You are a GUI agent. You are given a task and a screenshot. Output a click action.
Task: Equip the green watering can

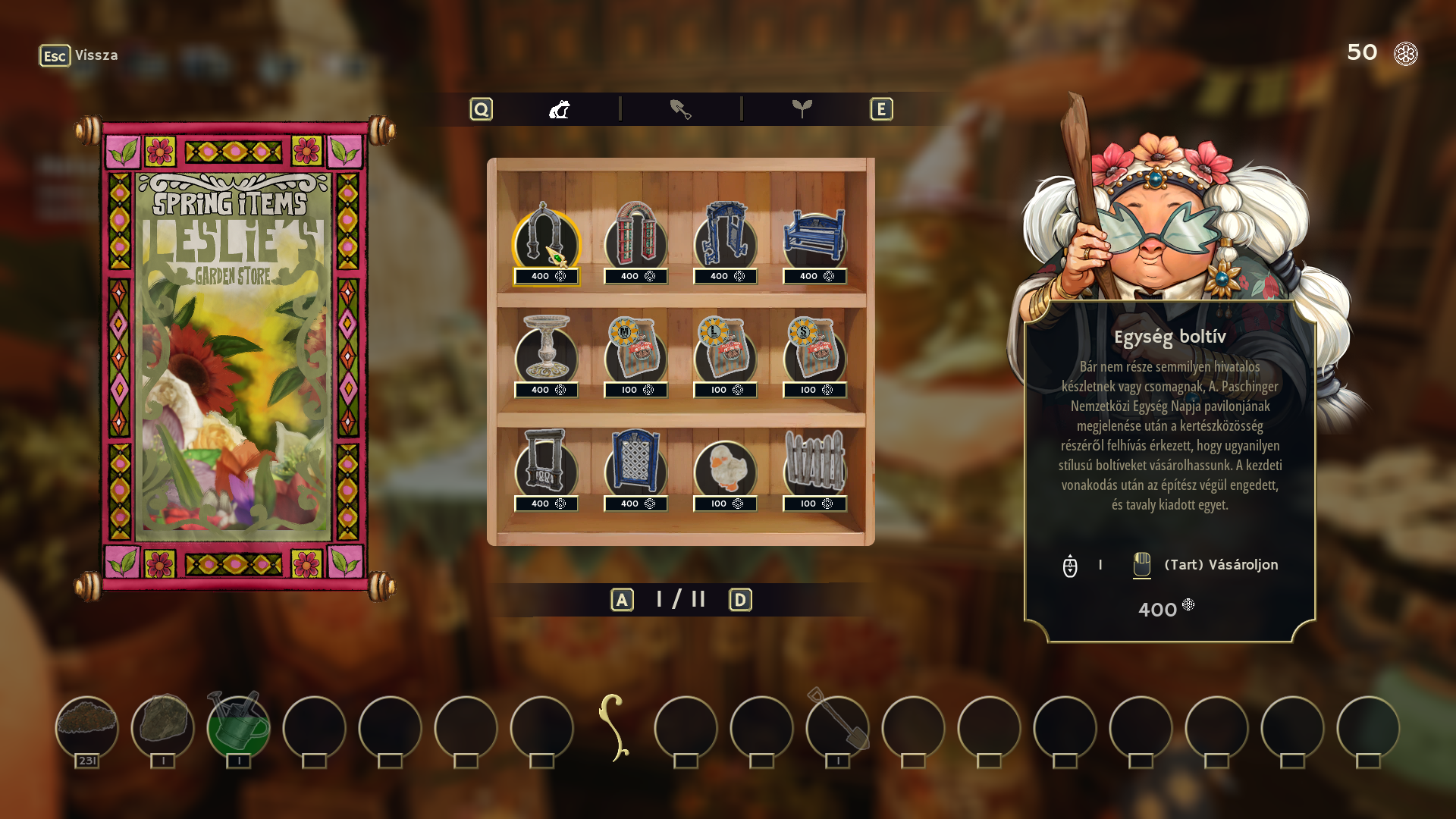pos(239,726)
